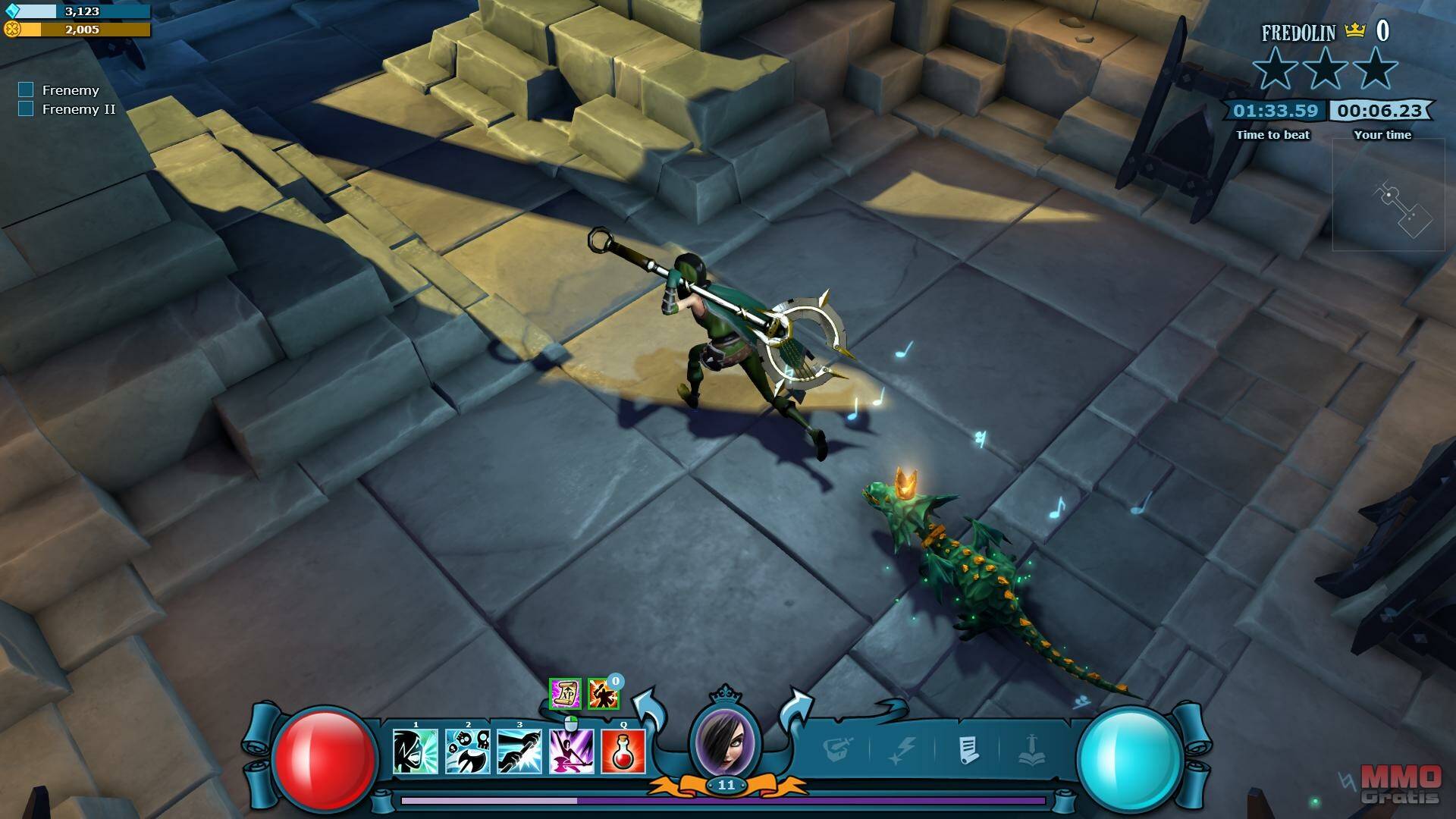1456x819 pixels.
Task: Activate the battle shout ability in slot 1
Action: [415, 751]
